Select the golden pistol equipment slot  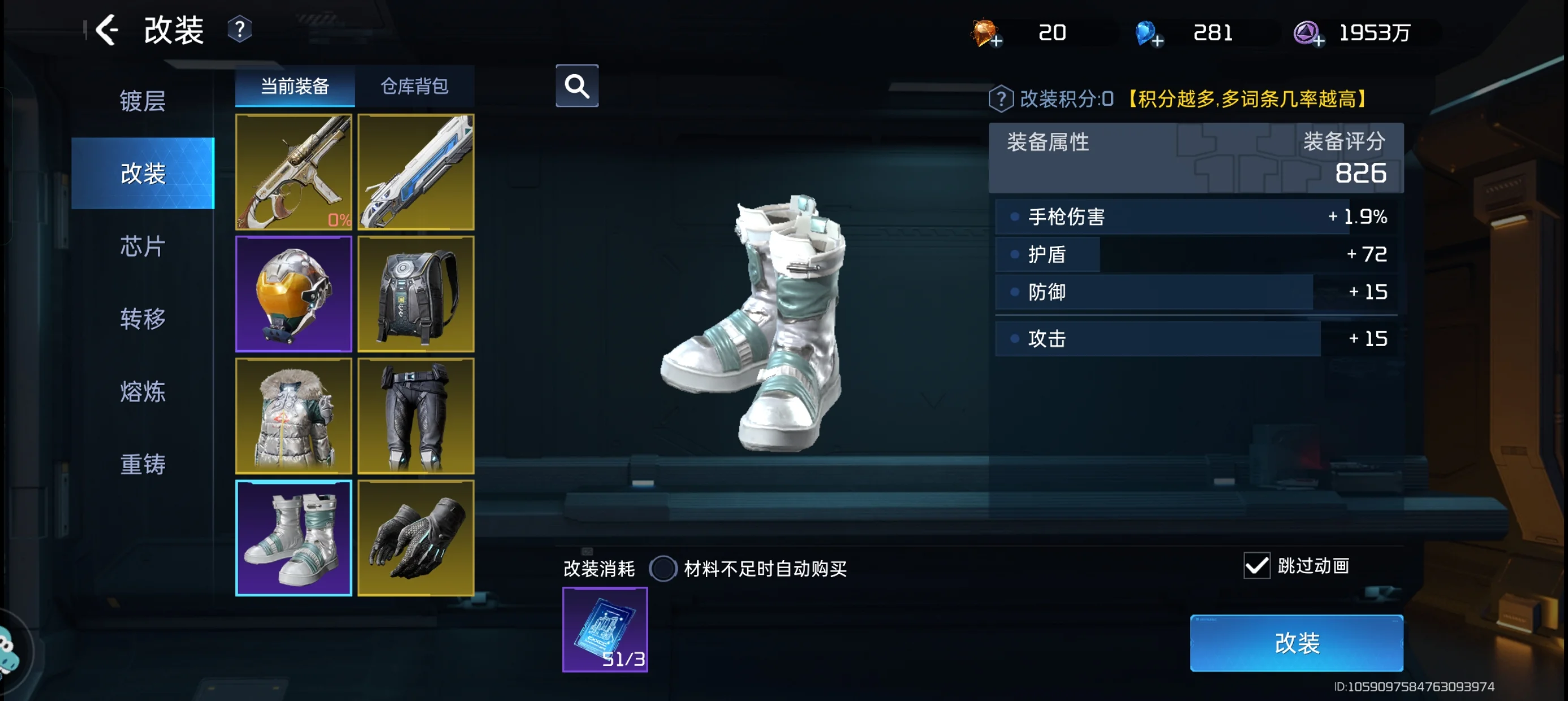click(294, 172)
